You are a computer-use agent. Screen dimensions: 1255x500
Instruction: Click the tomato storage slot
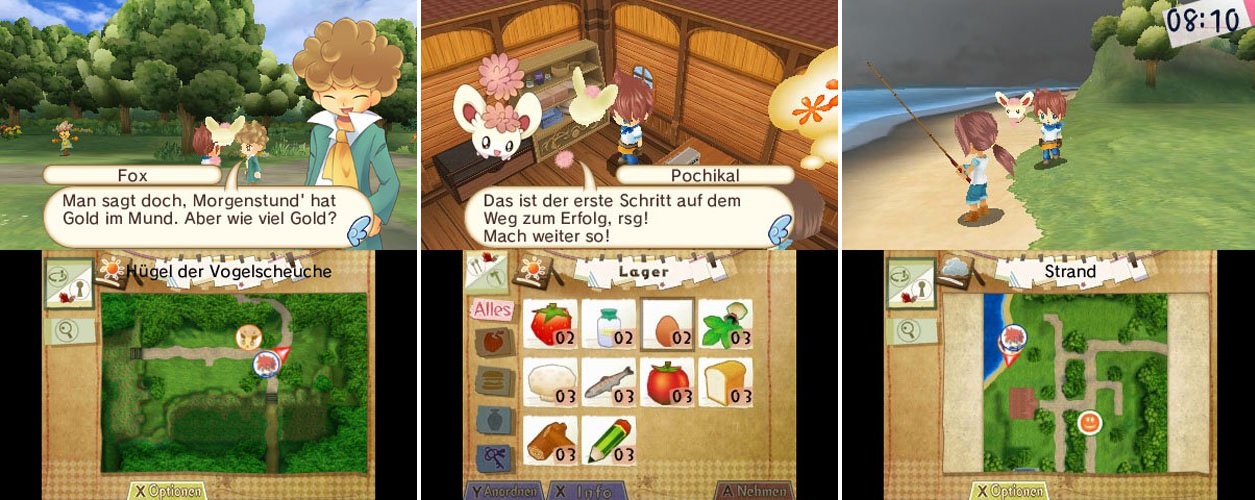[667, 381]
